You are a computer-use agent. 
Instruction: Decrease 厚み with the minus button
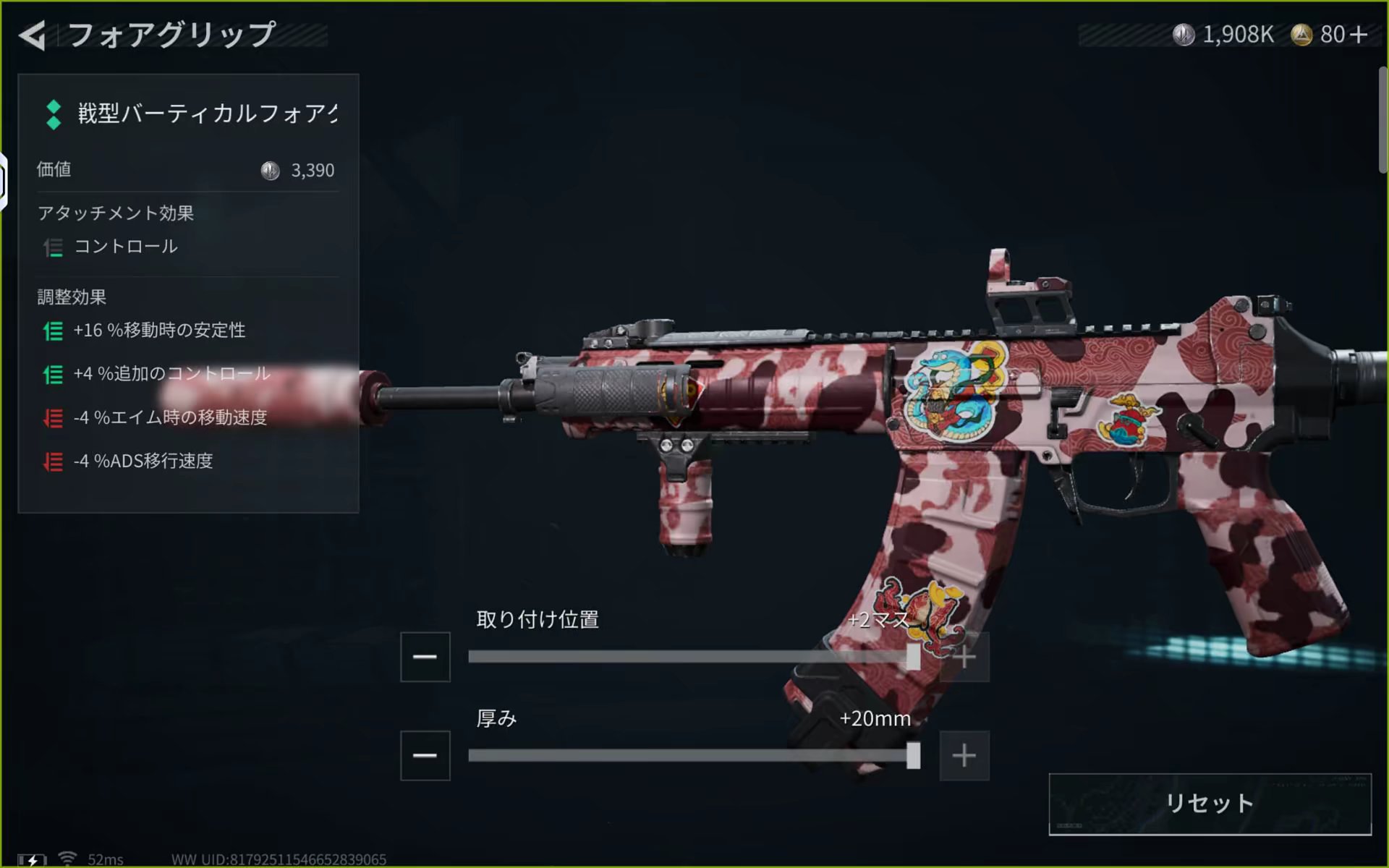[x=425, y=756]
